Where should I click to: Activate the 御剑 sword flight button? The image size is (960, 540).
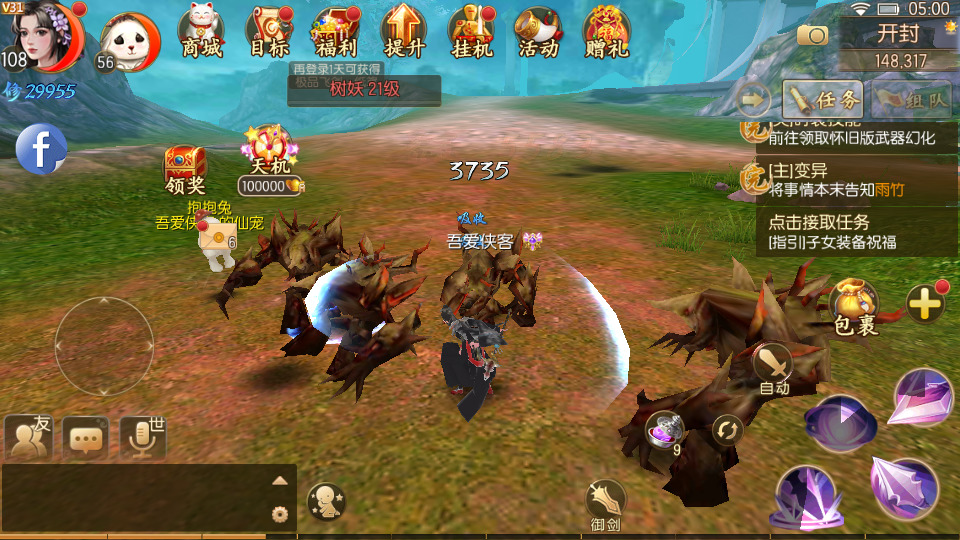(x=605, y=504)
